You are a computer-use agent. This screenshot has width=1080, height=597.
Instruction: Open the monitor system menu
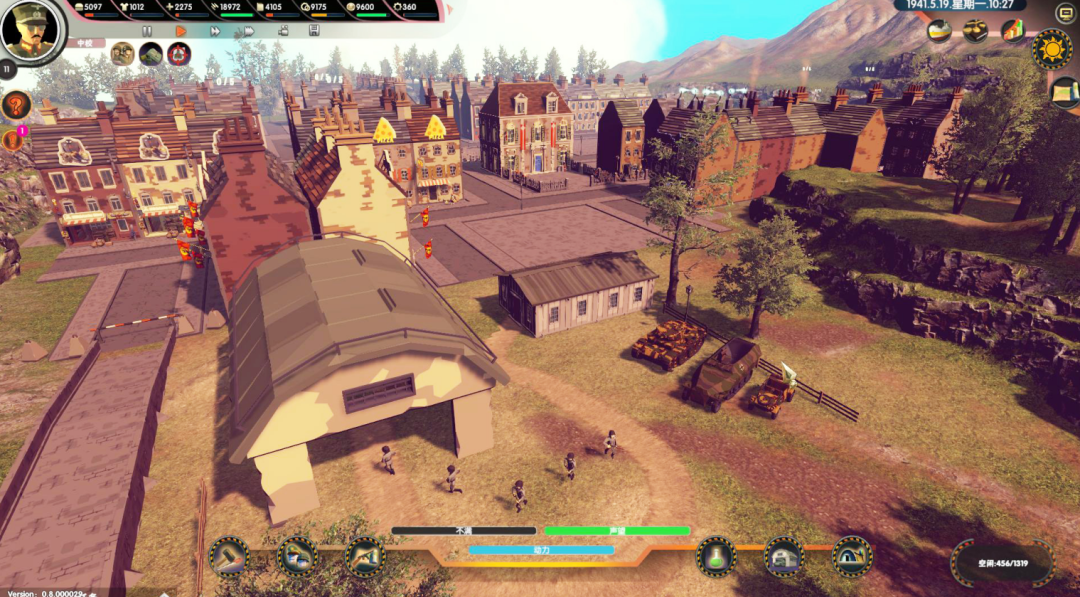click(x=1065, y=12)
